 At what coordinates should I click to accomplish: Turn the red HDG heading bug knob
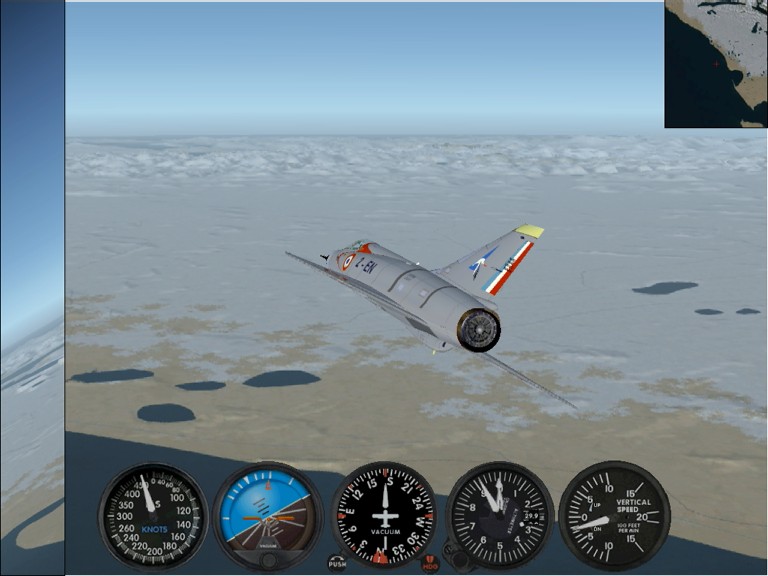tap(430, 563)
